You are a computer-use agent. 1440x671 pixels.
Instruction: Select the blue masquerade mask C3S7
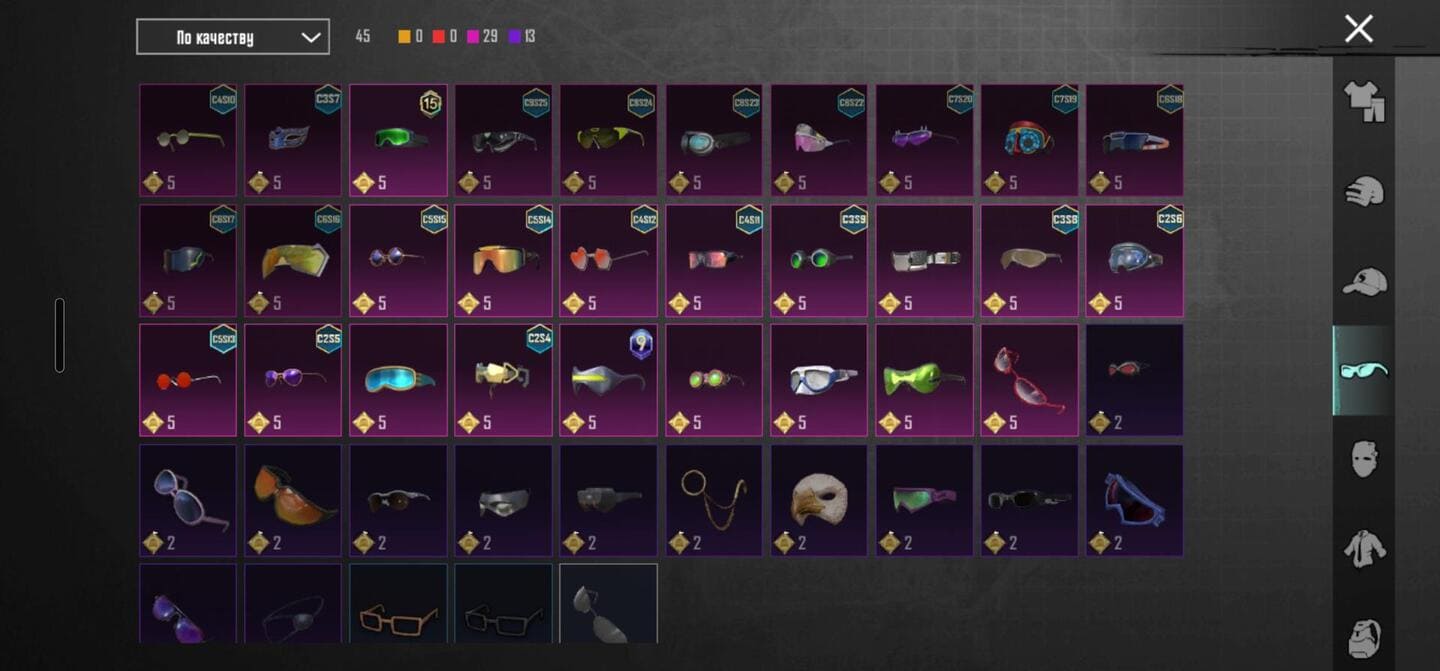coord(293,140)
